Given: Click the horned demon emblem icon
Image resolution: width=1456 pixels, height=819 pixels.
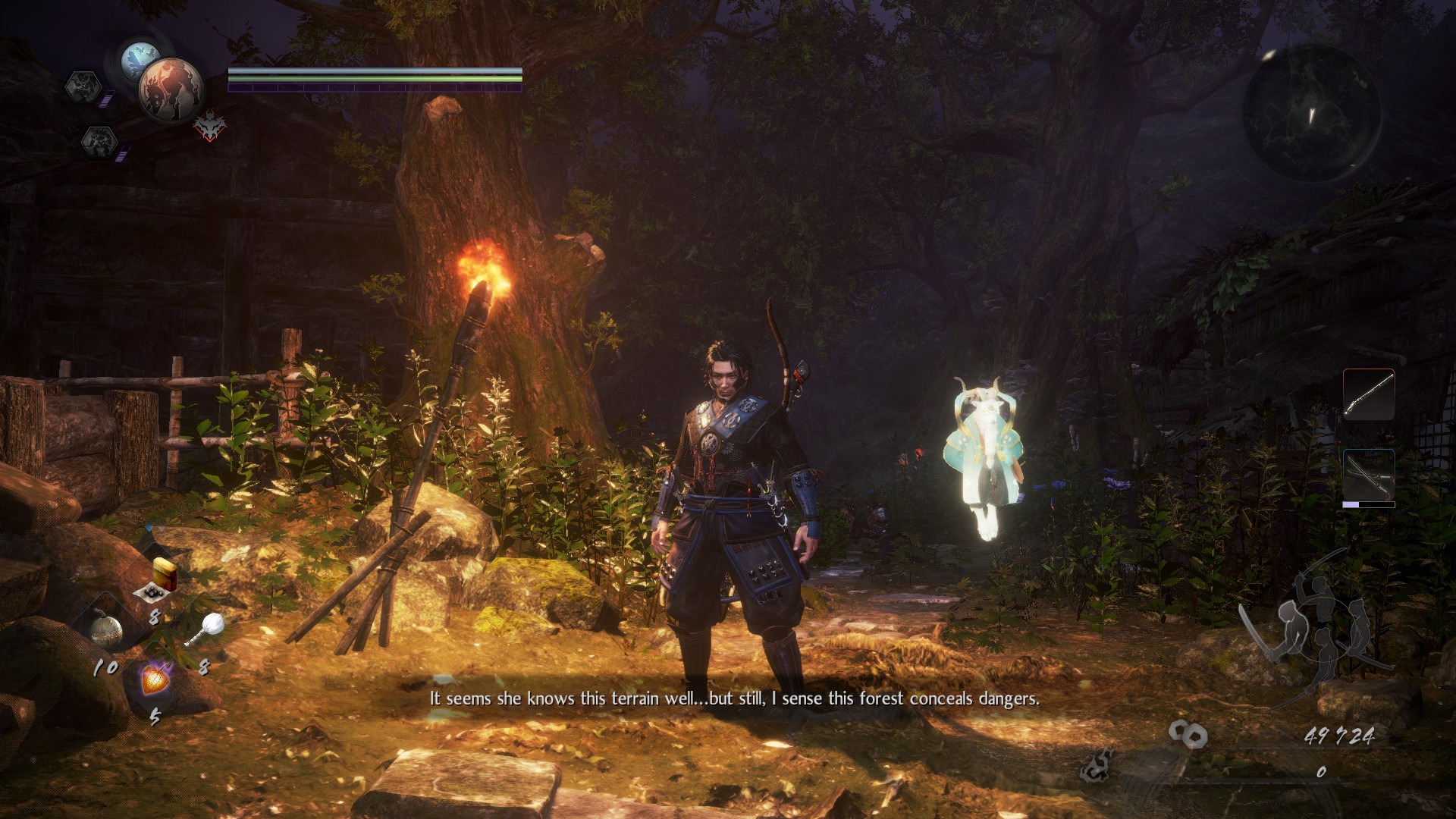Looking at the screenshot, I should pos(209,126).
